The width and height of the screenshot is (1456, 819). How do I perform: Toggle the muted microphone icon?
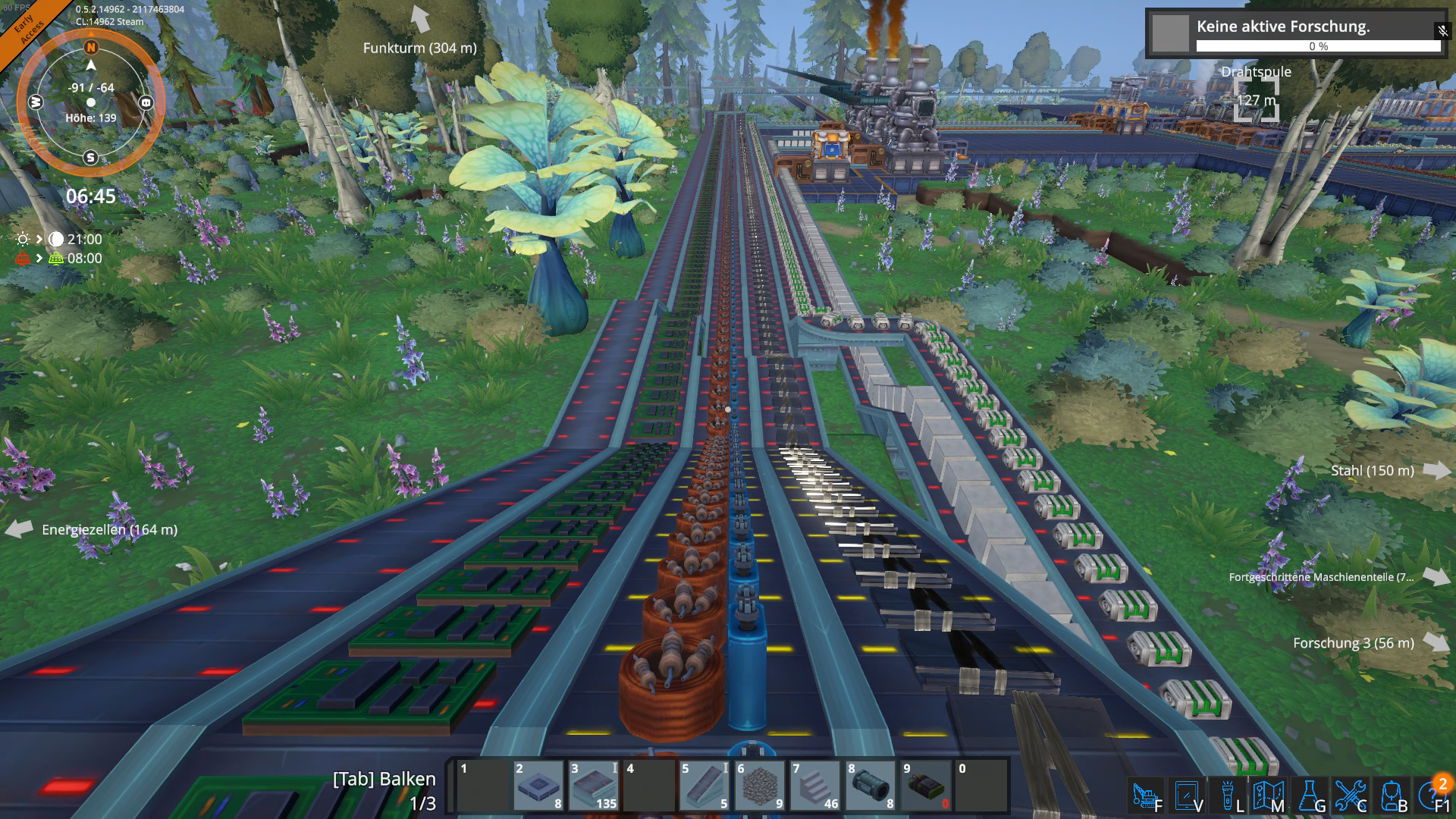1442,30
